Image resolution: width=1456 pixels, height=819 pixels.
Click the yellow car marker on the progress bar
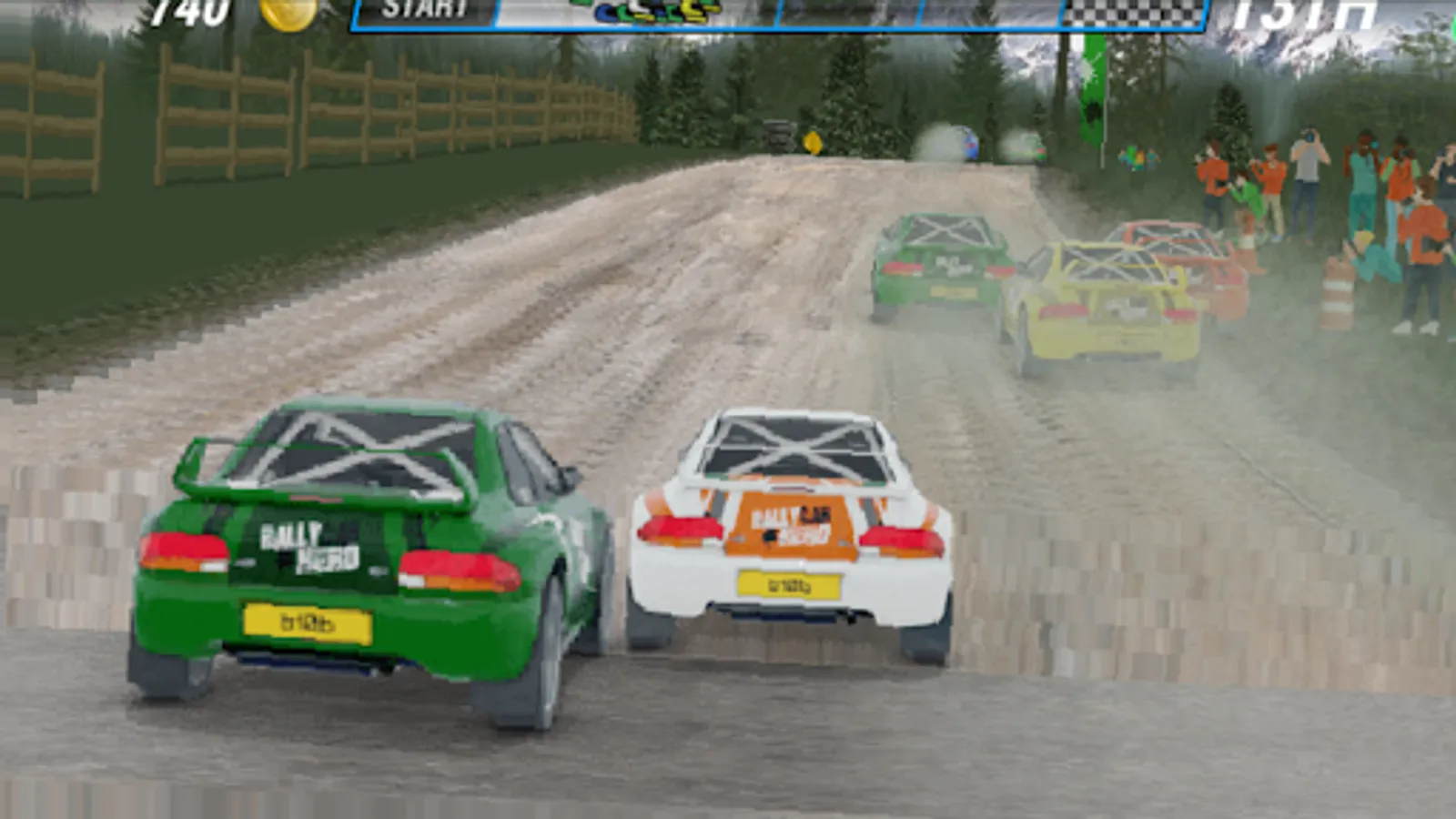[688, 13]
